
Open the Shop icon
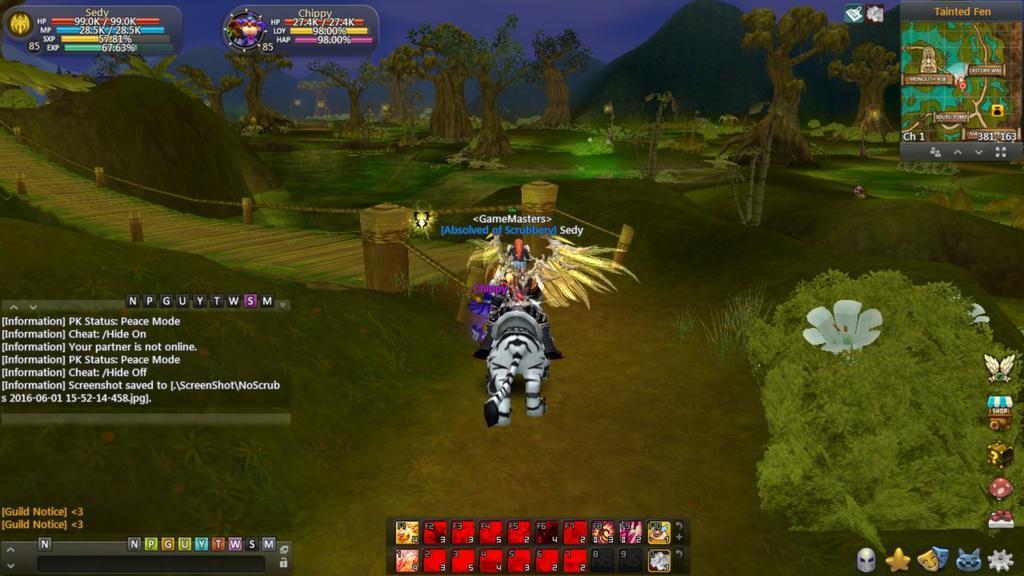coord(999,412)
